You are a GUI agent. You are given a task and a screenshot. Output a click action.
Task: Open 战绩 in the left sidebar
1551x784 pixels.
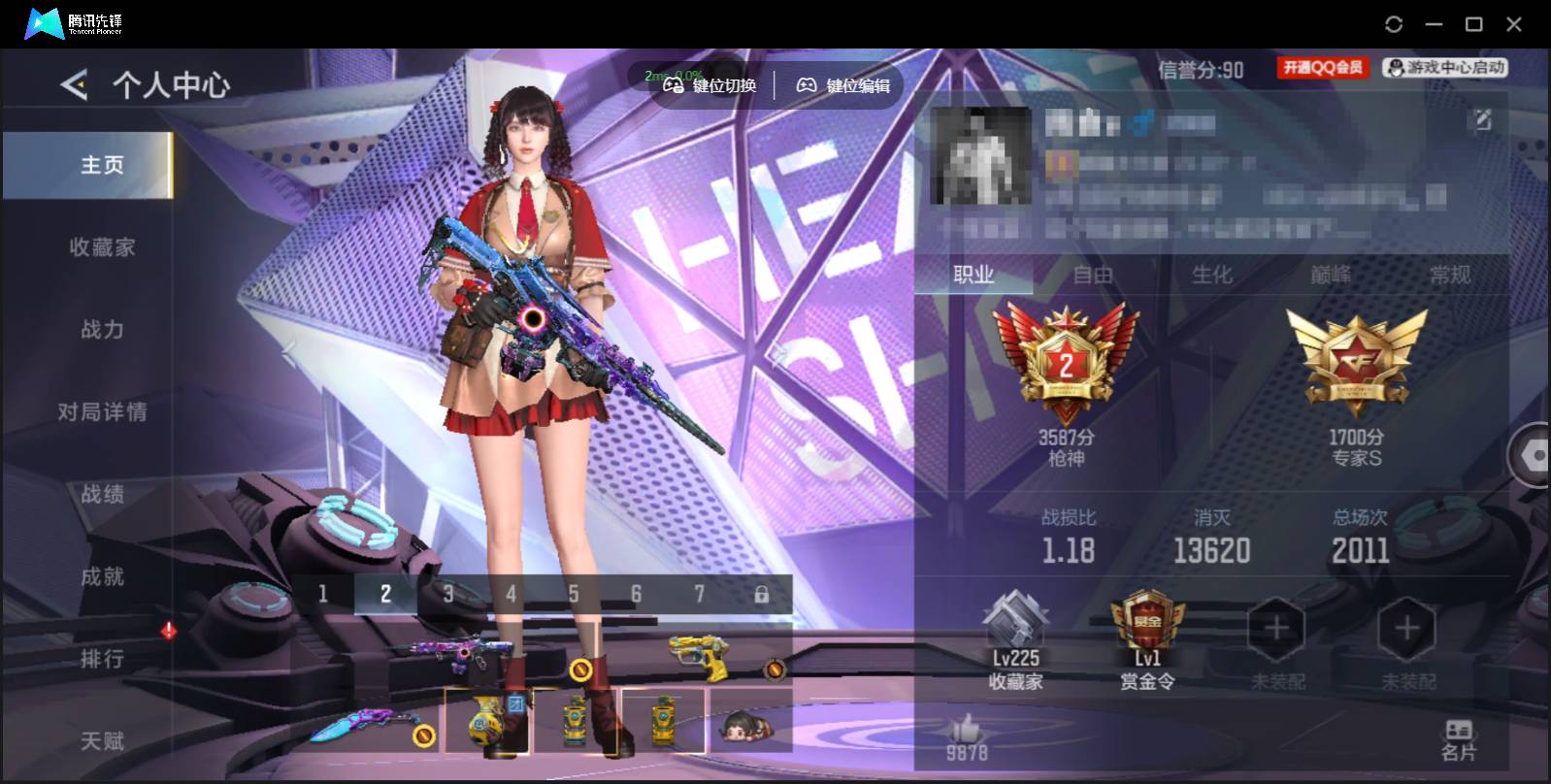[103, 494]
